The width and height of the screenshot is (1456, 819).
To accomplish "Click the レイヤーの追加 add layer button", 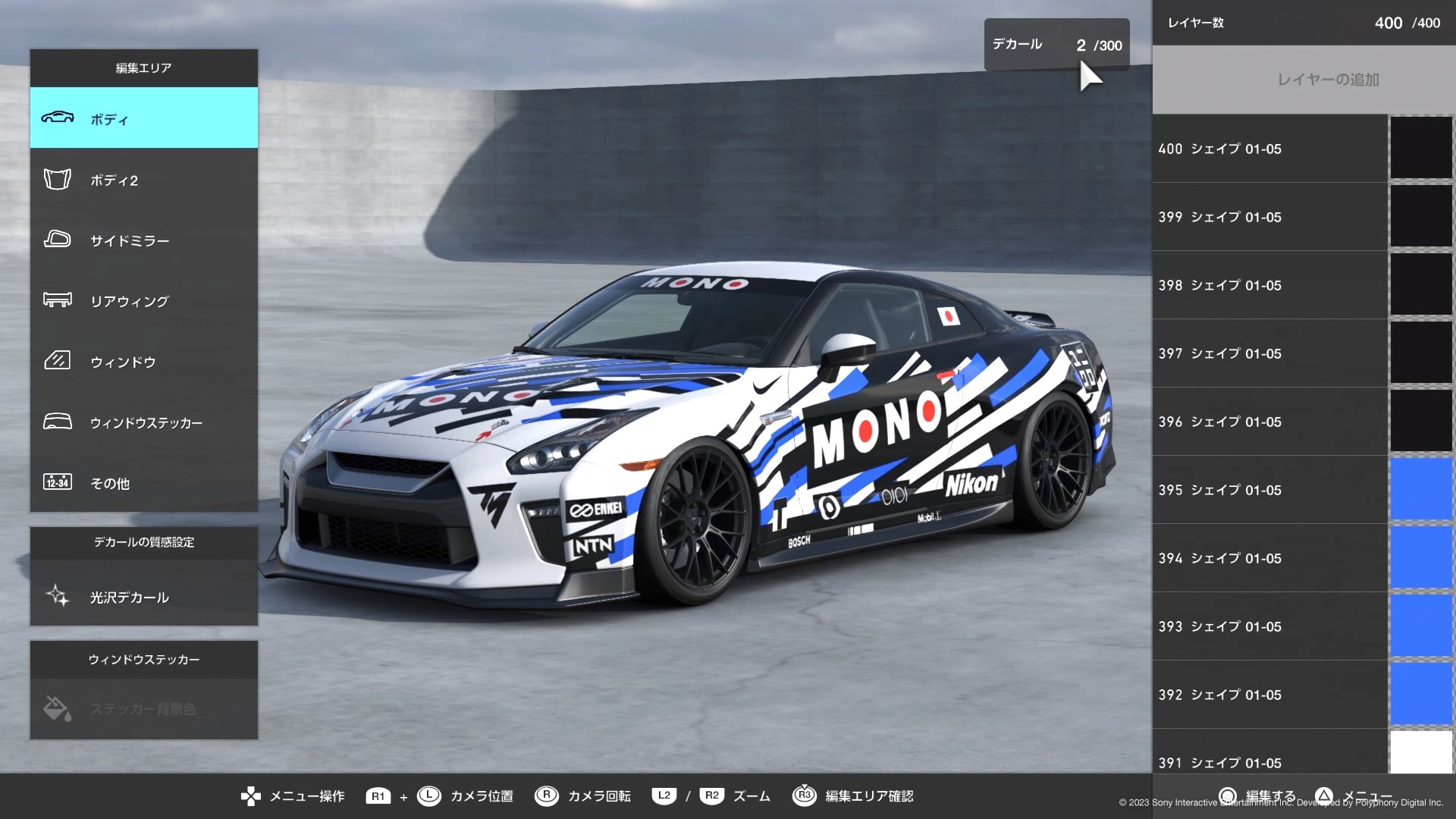I will 1301,78.
